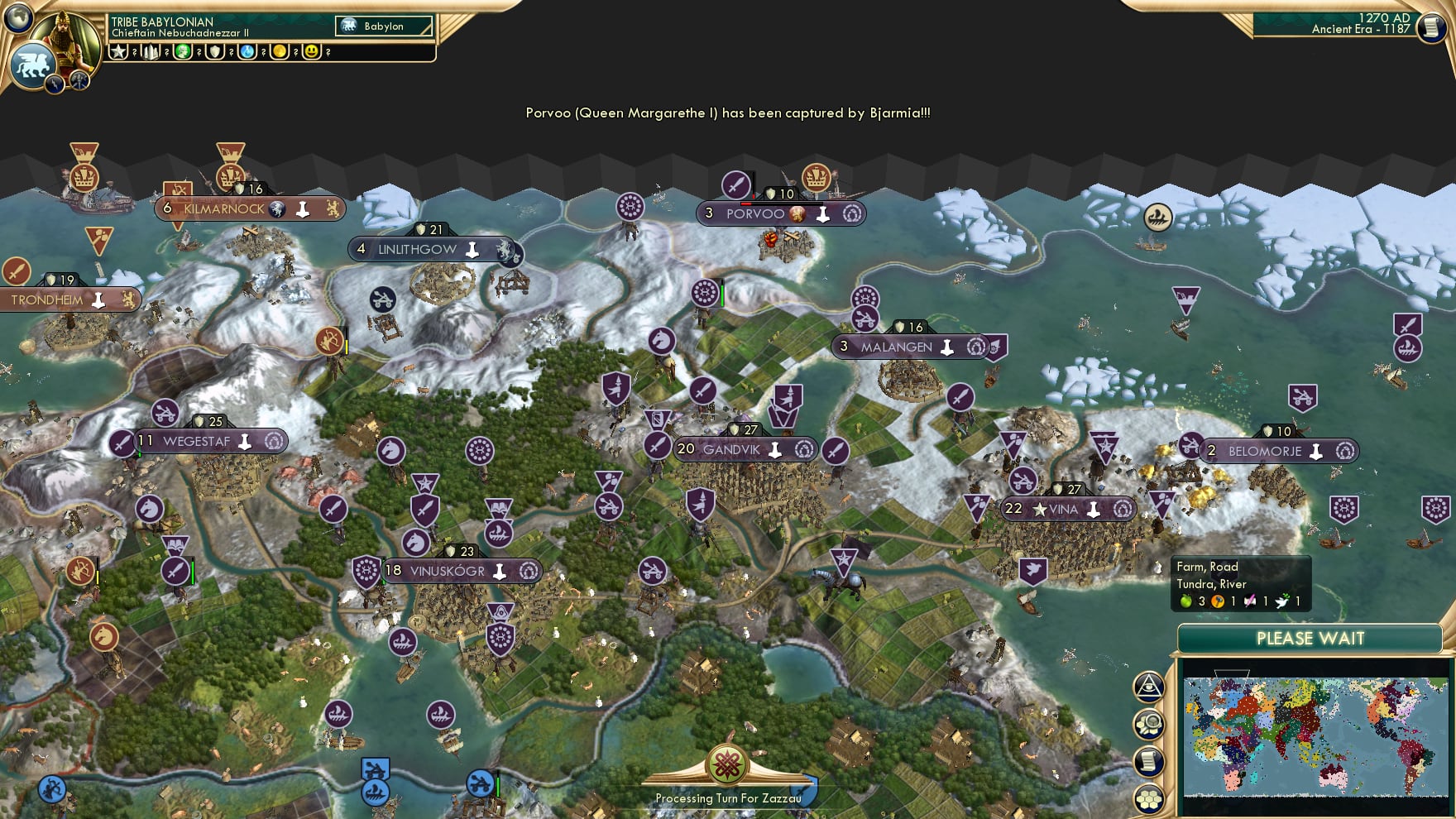This screenshot has height=819, width=1456.
Task: Toggle map options with the magnifier hex icon
Action: [1148, 724]
